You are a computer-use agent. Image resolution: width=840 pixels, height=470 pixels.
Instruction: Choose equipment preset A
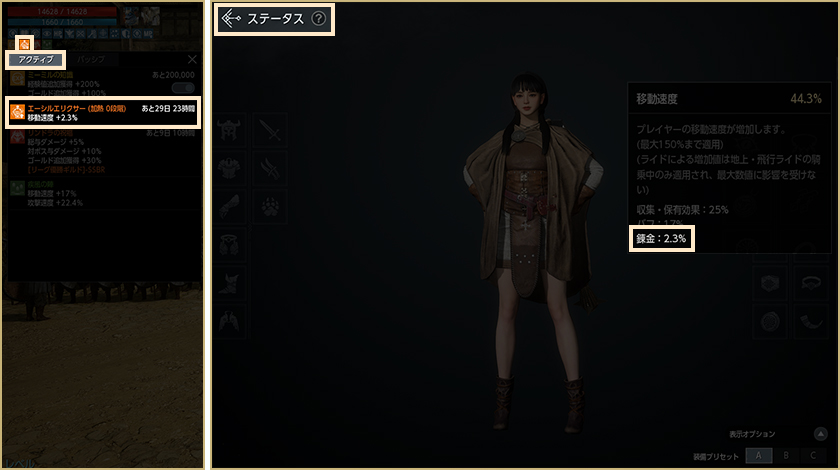pyautogui.click(x=759, y=455)
